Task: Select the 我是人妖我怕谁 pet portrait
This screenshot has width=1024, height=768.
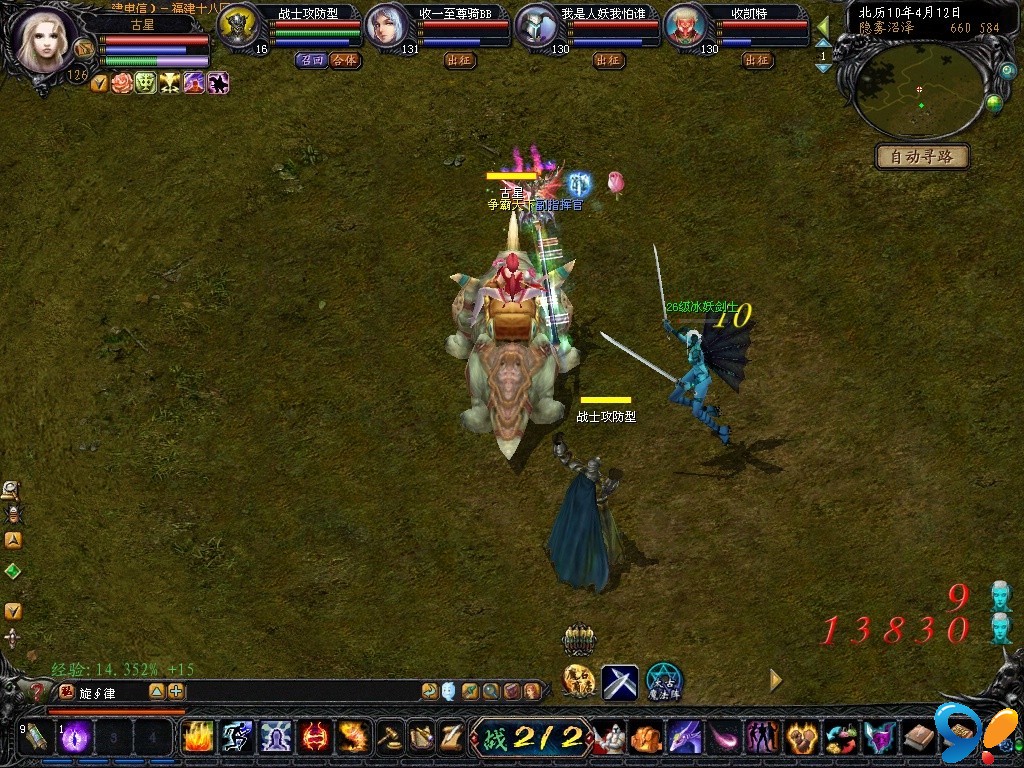Action: (x=536, y=26)
